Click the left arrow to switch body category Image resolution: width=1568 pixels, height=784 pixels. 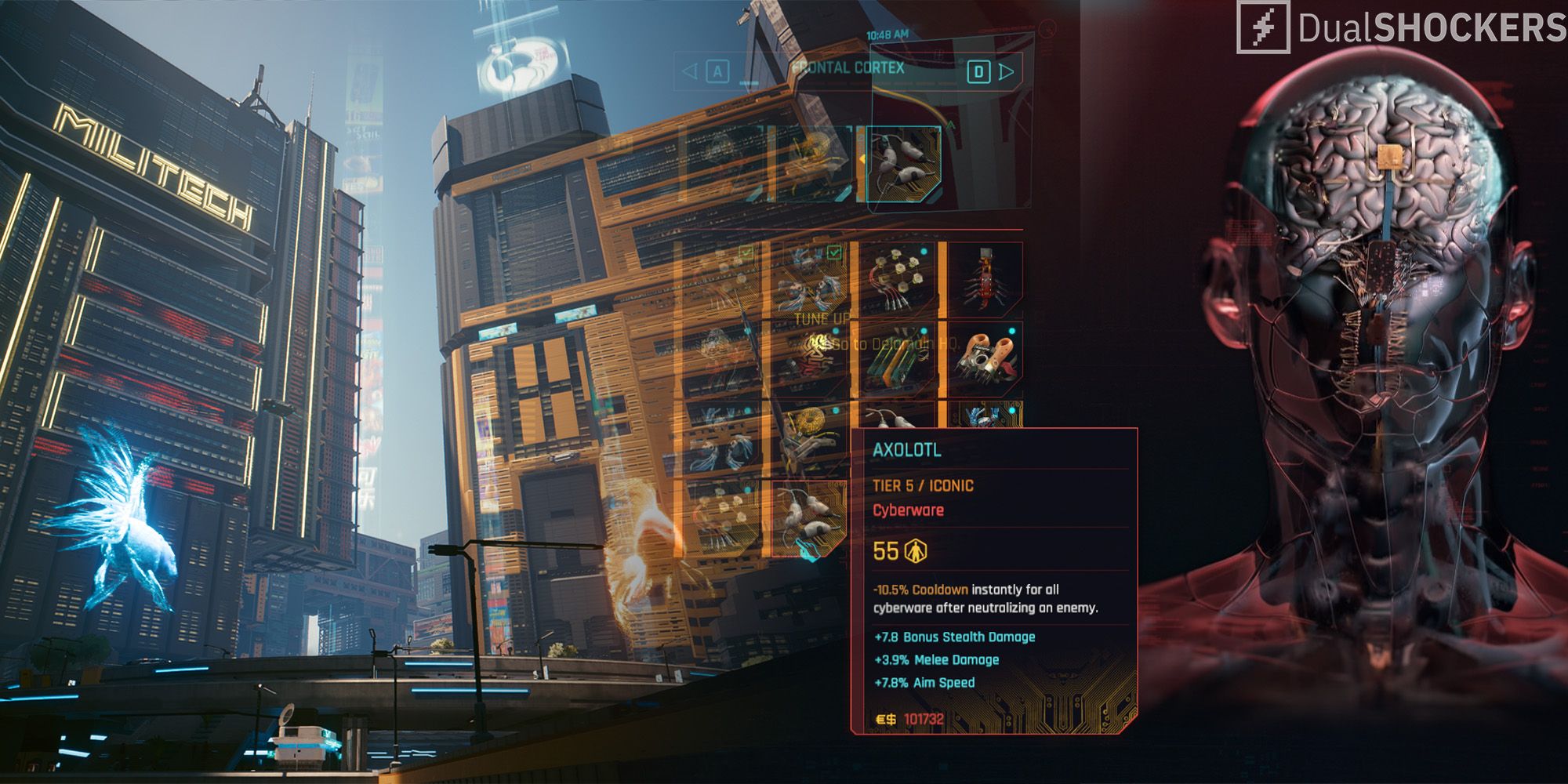click(x=688, y=71)
